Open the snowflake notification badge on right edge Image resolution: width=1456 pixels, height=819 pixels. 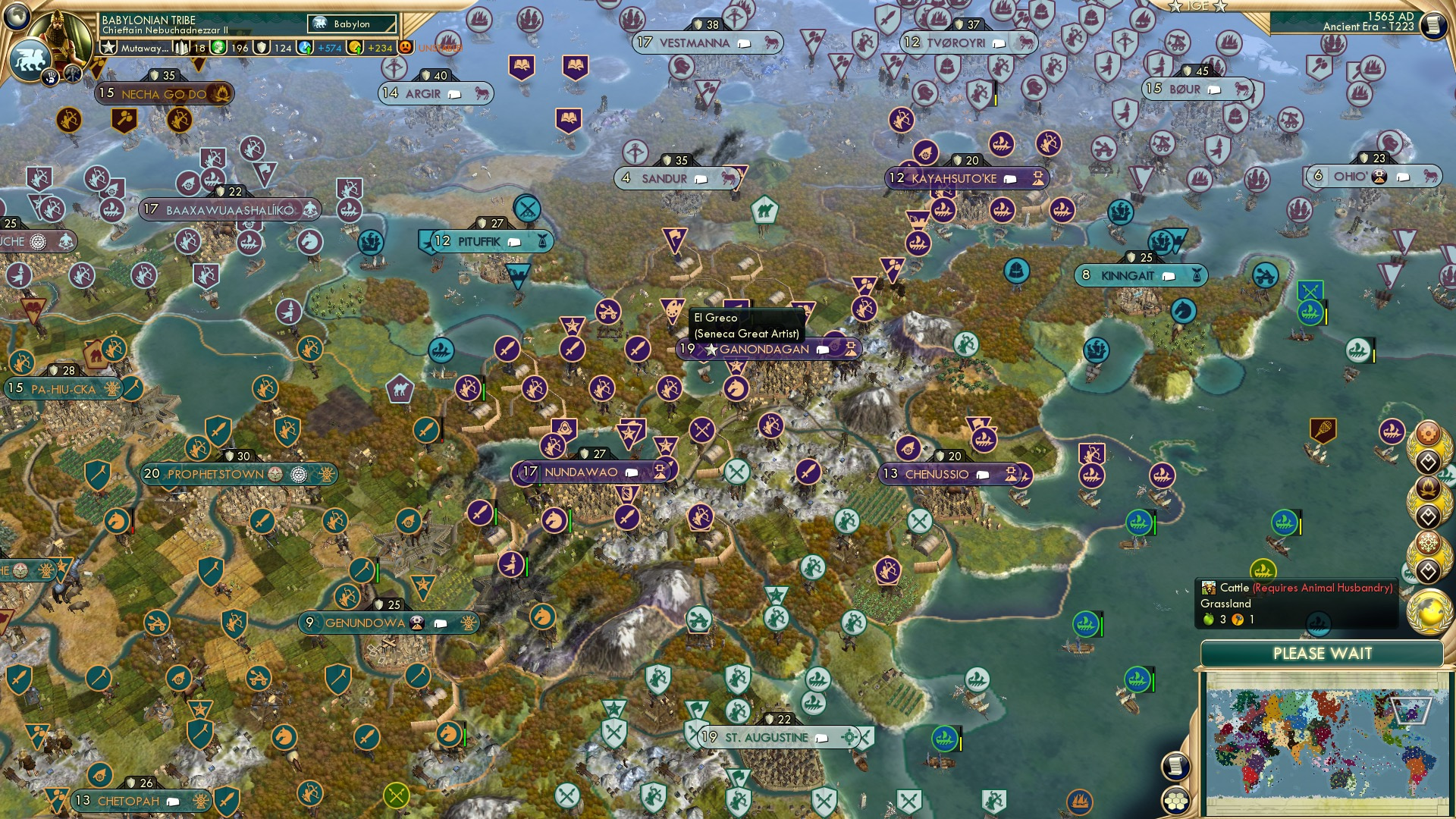click(1429, 541)
